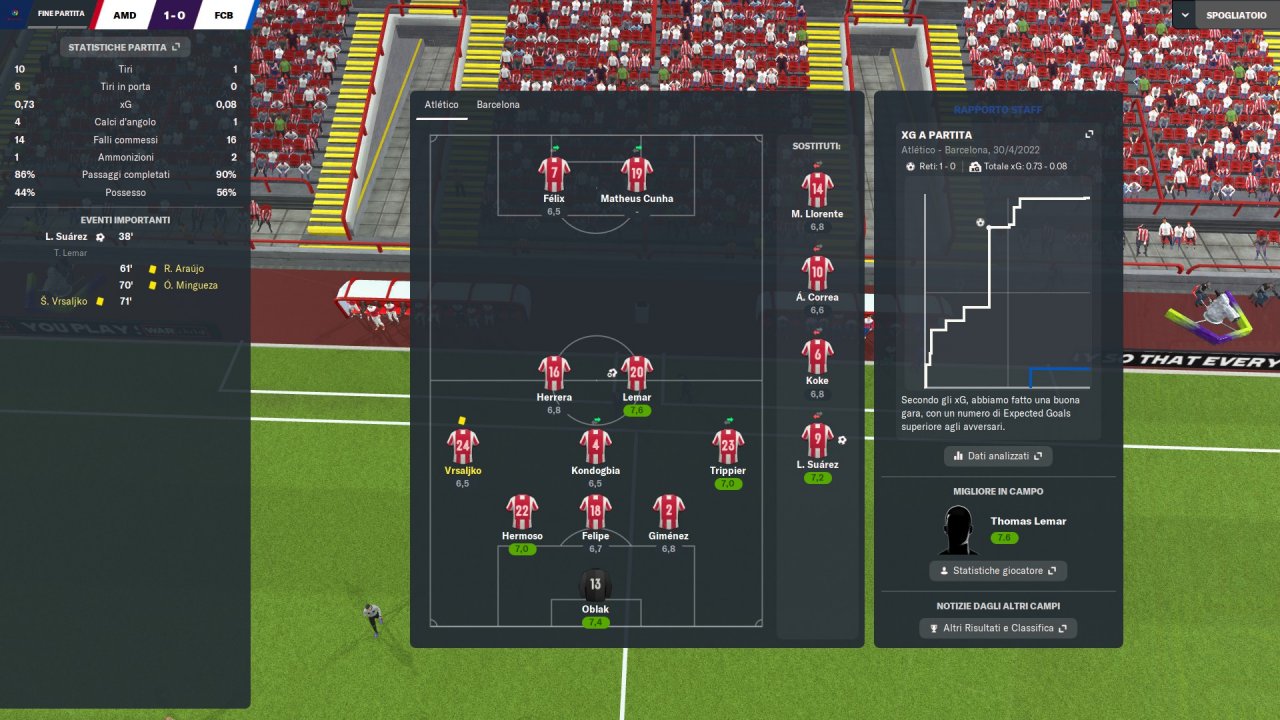Open the Spogliatoio dropdown
The width and height of the screenshot is (1280, 720).
point(1225,16)
